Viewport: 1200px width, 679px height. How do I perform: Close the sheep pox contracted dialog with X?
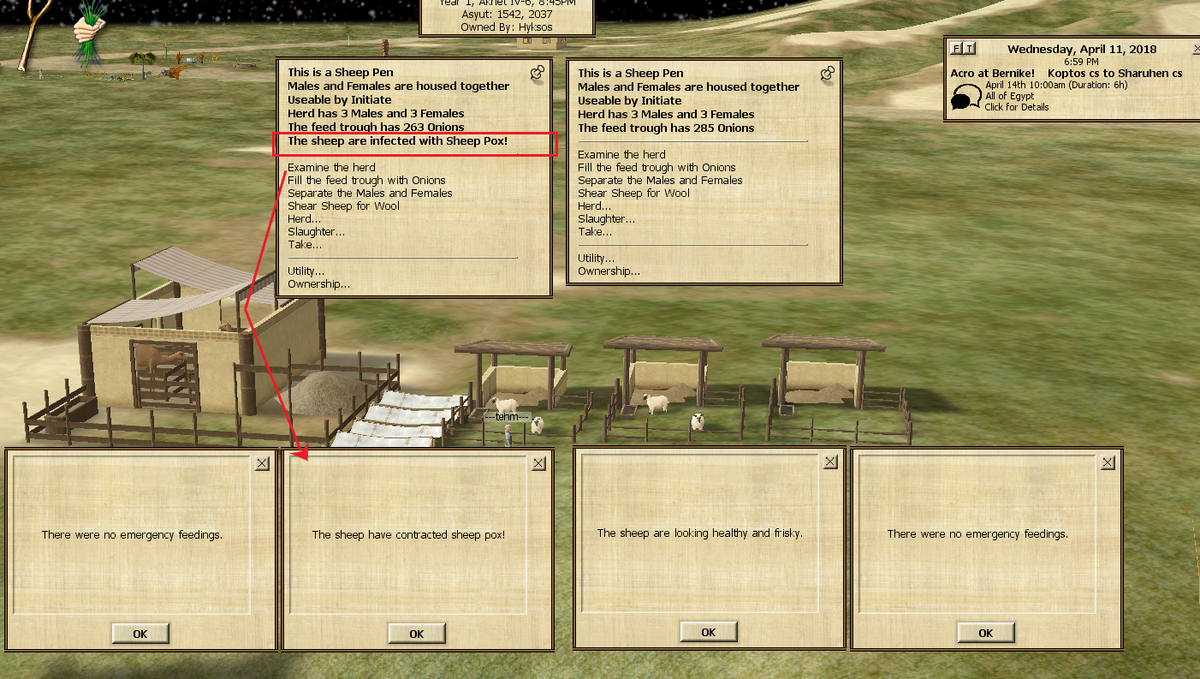(x=539, y=463)
